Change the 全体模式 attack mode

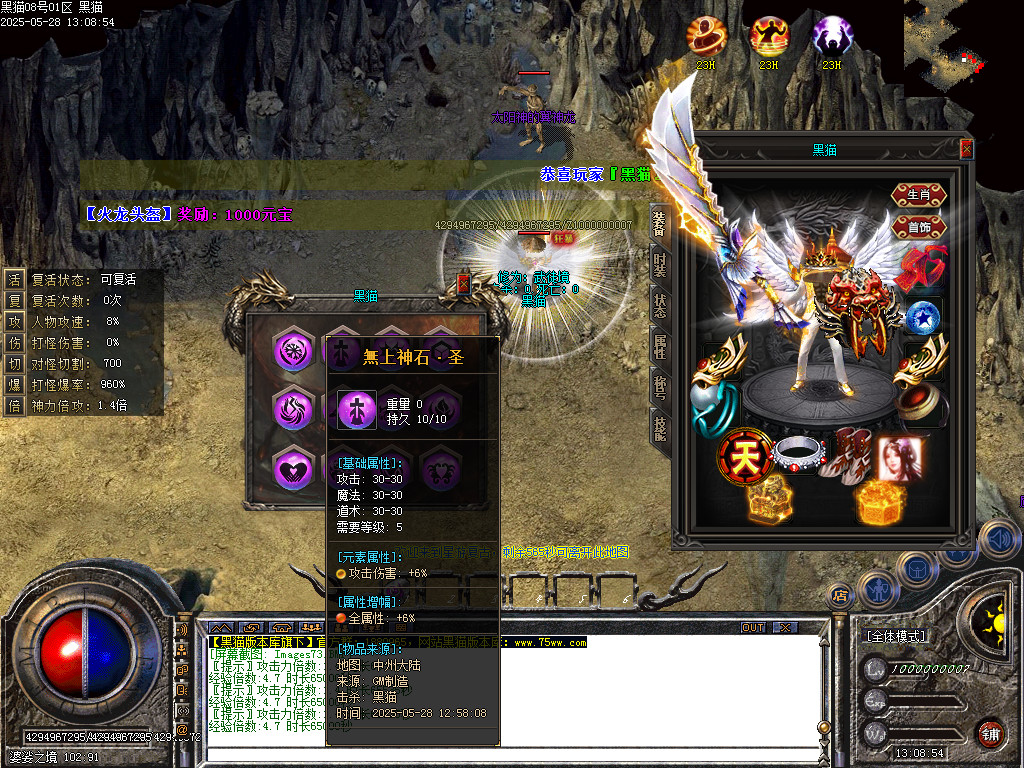(x=896, y=635)
